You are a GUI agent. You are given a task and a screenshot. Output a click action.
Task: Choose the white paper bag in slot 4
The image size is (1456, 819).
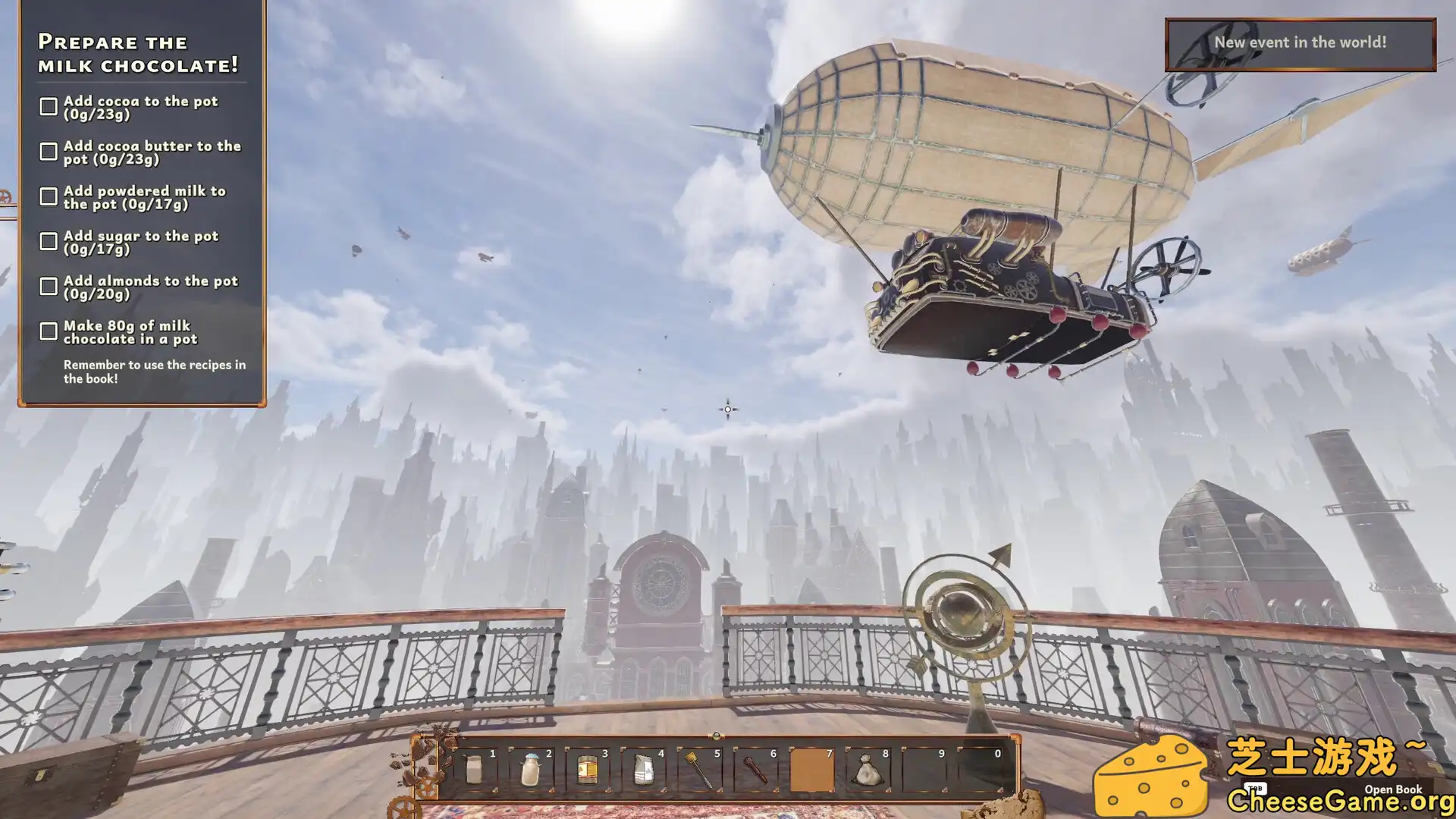tap(643, 770)
